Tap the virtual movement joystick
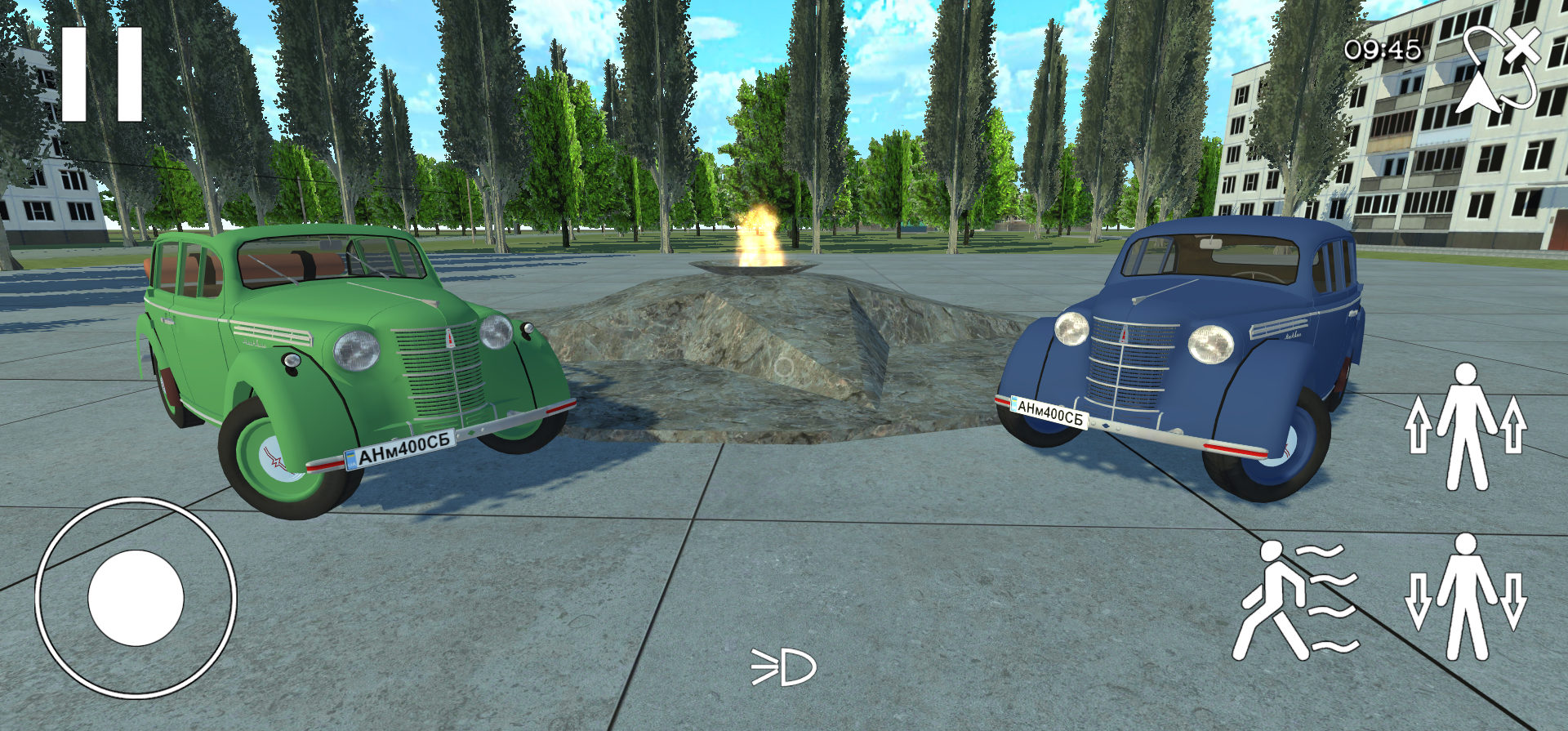1568x731 pixels. point(136,598)
